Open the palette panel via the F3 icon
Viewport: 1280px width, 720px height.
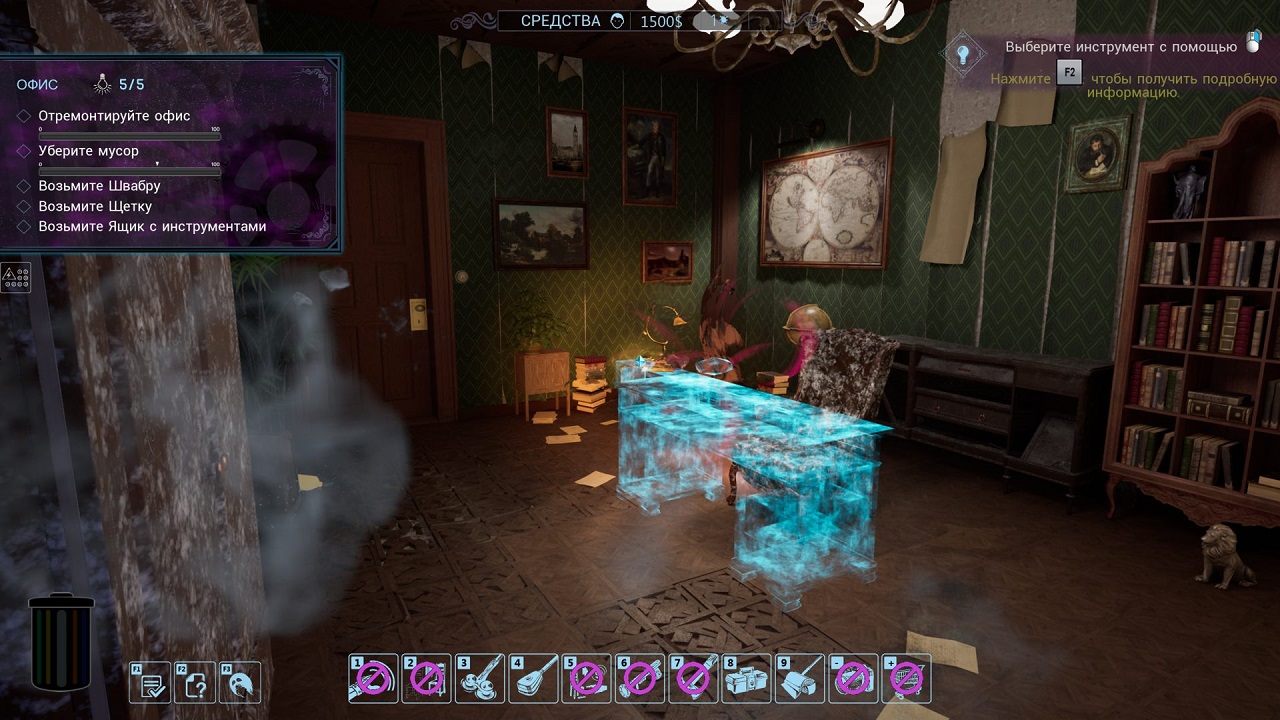pyautogui.click(x=241, y=683)
